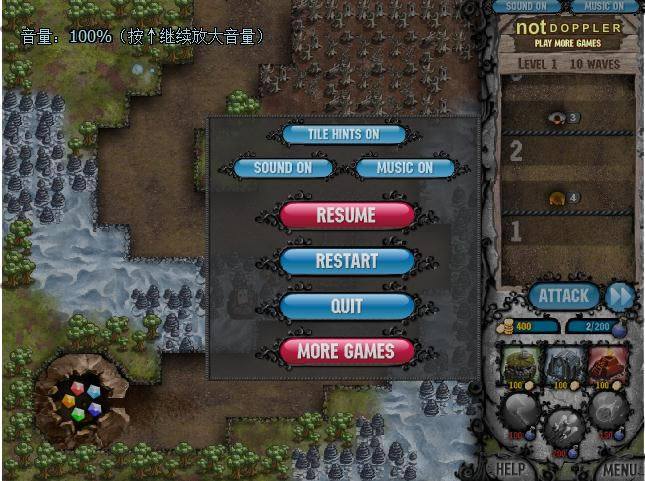Toggle the Tile Hints On option
645x481 pixels.
click(x=344, y=134)
